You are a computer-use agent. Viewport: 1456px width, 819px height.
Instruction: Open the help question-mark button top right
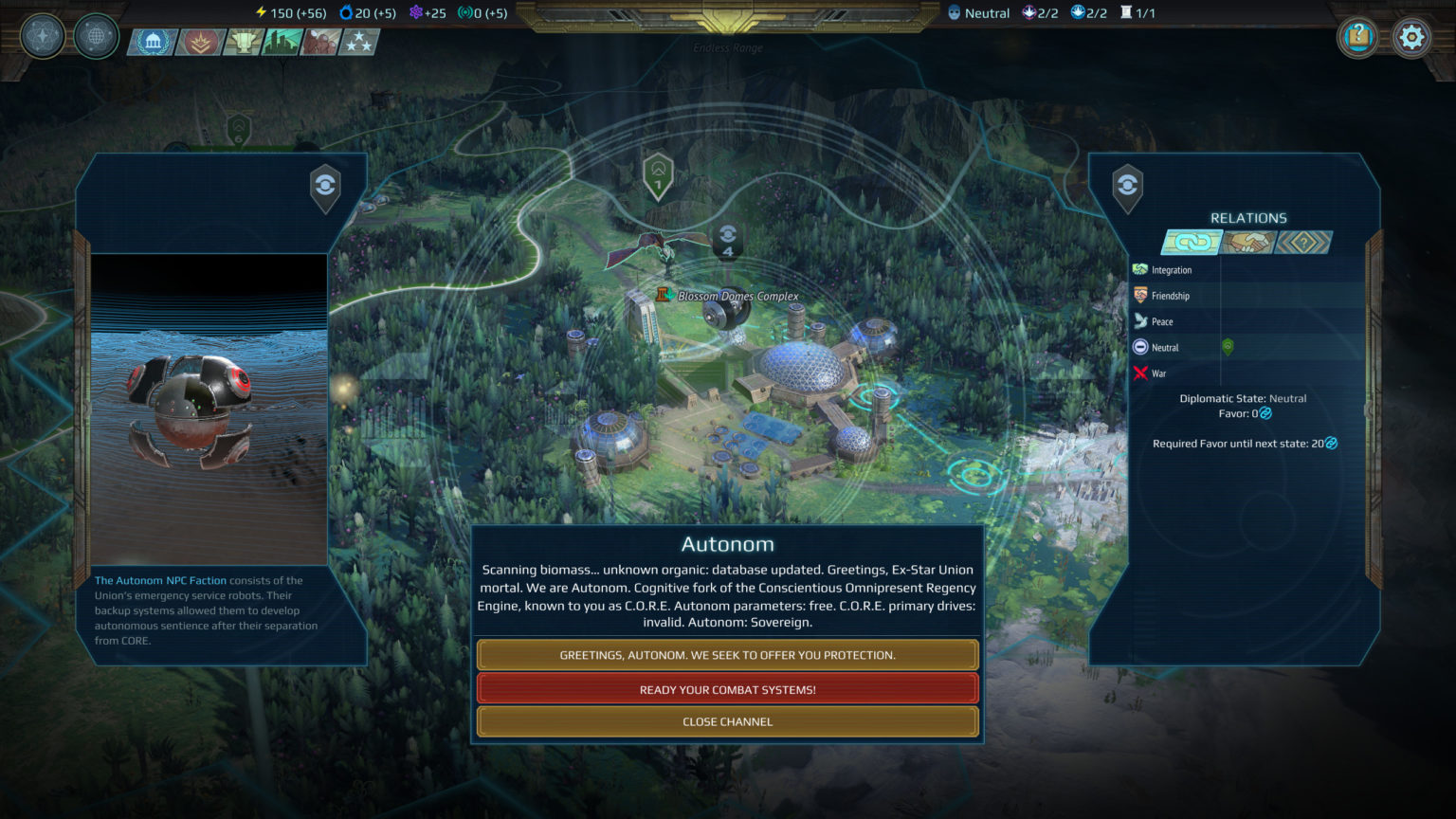[1357, 37]
